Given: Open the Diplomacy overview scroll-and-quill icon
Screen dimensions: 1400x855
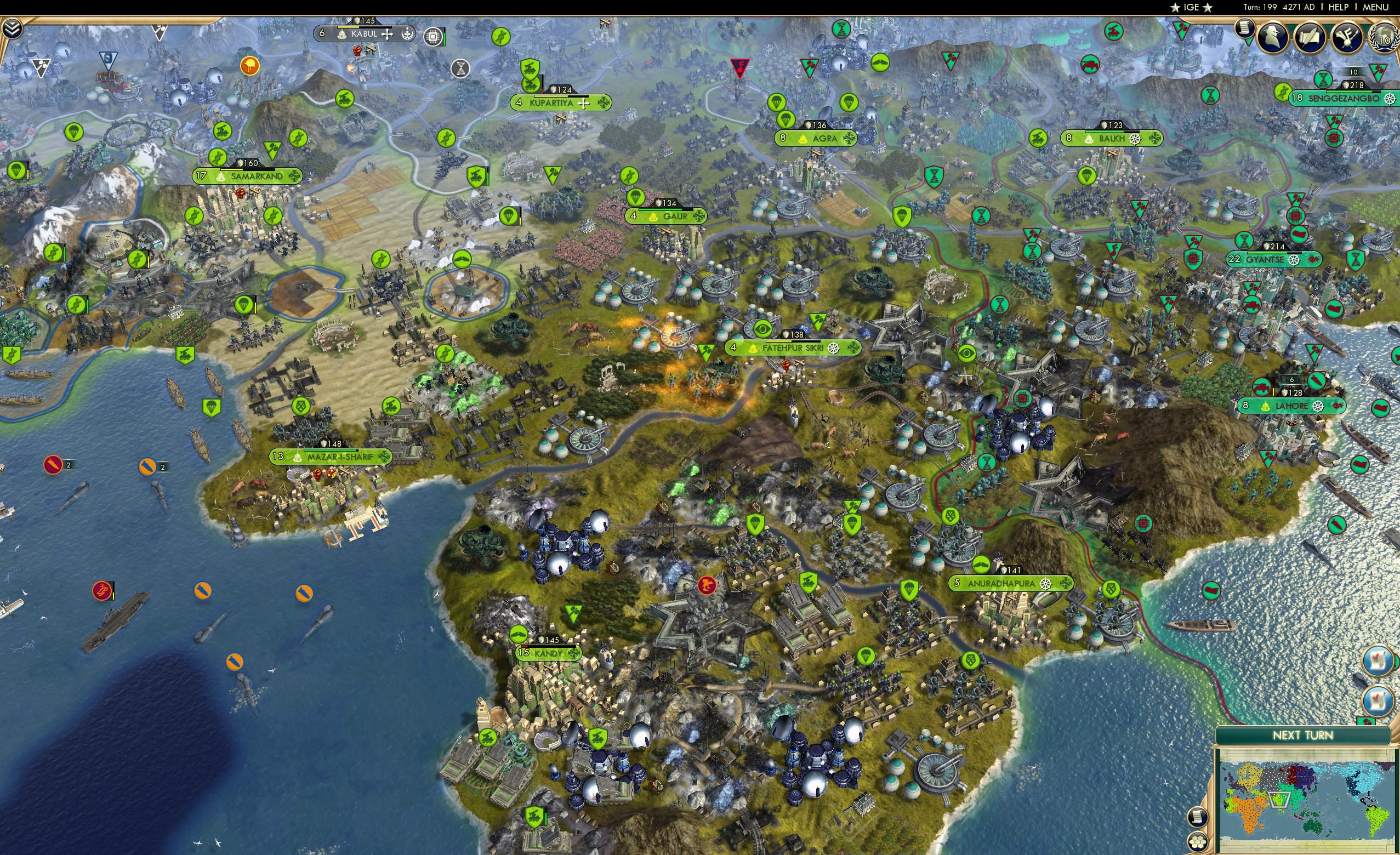Looking at the screenshot, I should point(1310,37).
